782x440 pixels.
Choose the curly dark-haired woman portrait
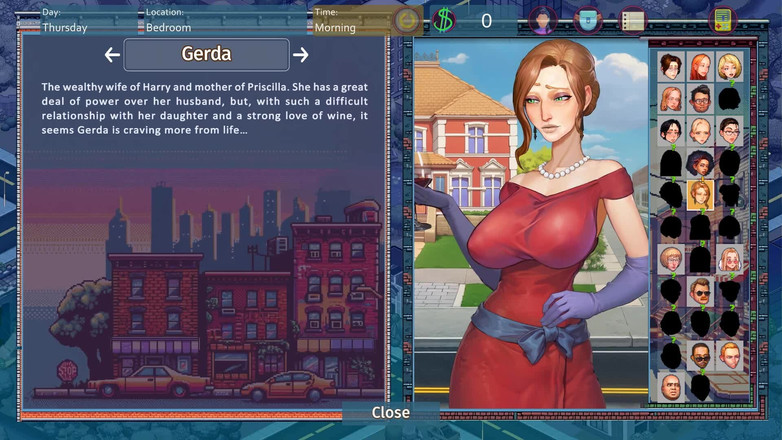coord(700,163)
